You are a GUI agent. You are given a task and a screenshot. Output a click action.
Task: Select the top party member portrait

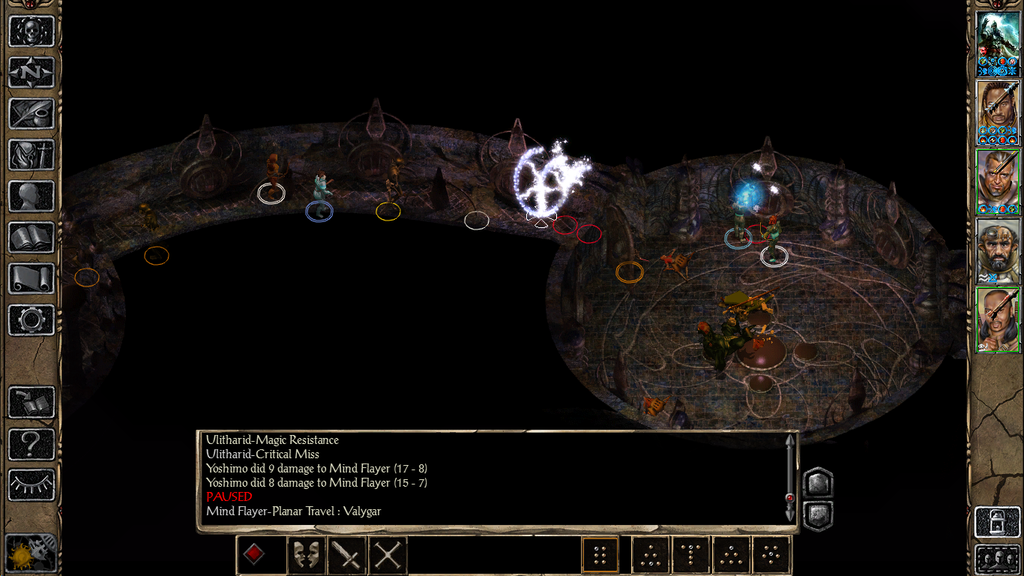click(998, 44)
